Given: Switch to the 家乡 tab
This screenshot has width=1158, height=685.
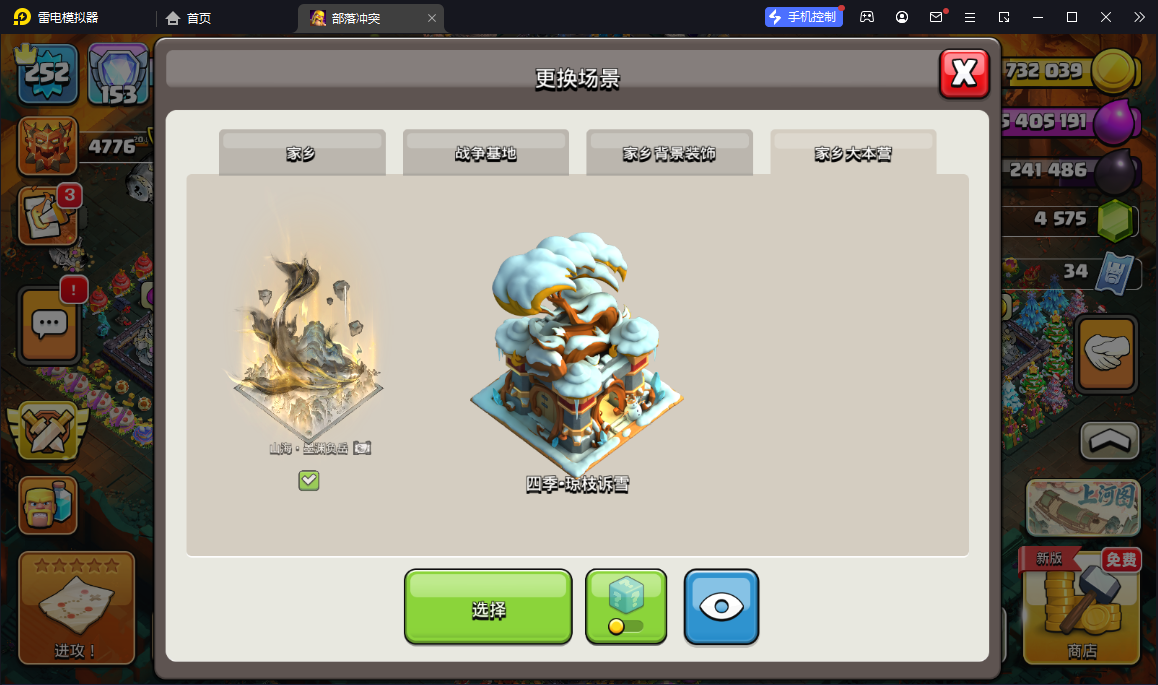Looking at the screenshot, I should pos(302,153).
